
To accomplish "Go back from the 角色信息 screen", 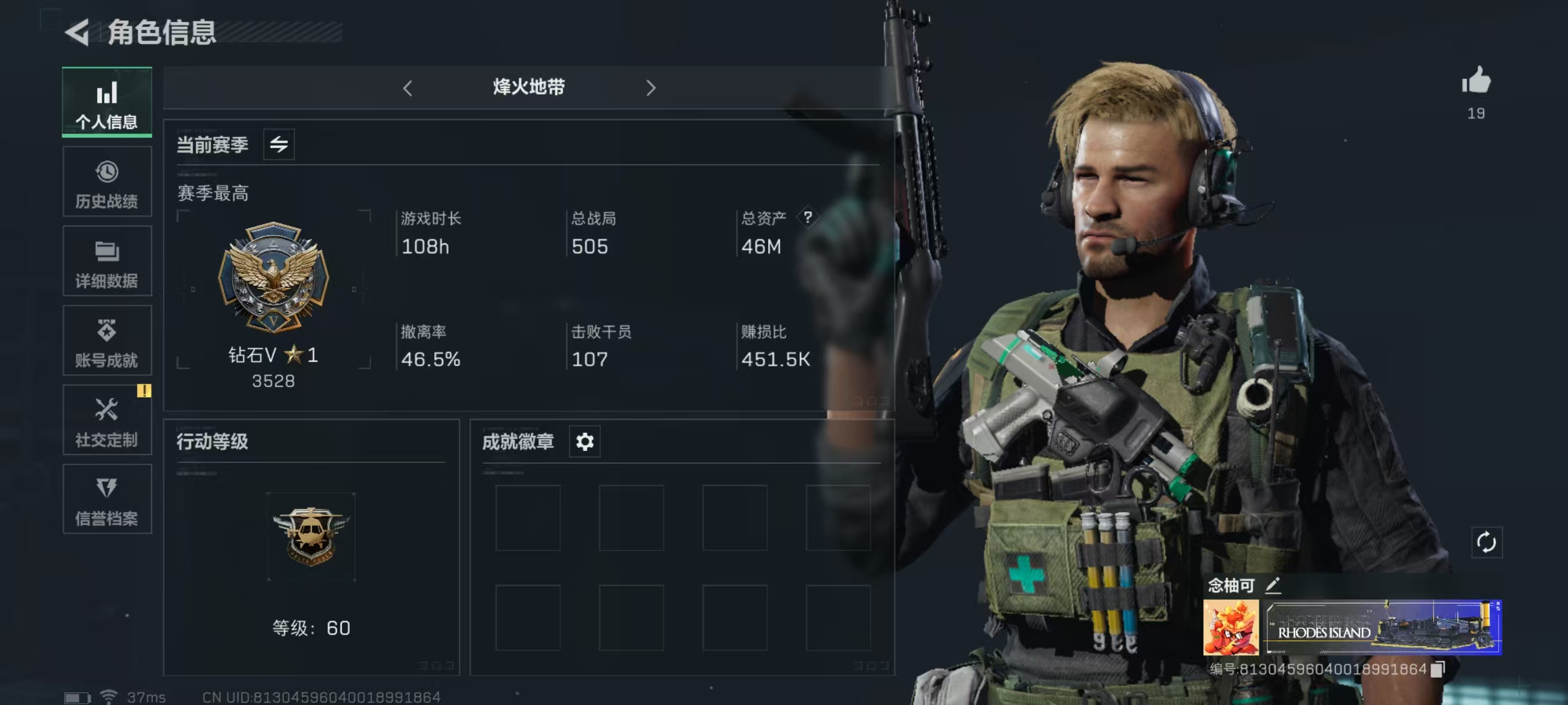I will [x=78, y=32].
